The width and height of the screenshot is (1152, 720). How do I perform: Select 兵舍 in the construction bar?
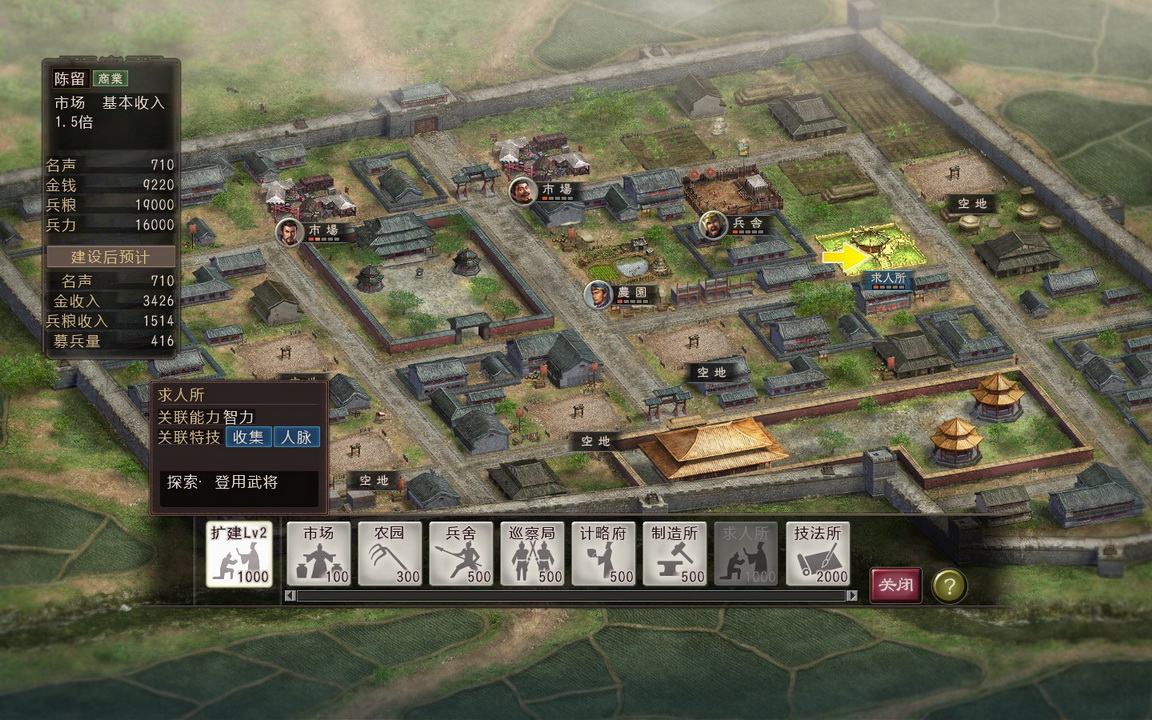pos(461,554)
